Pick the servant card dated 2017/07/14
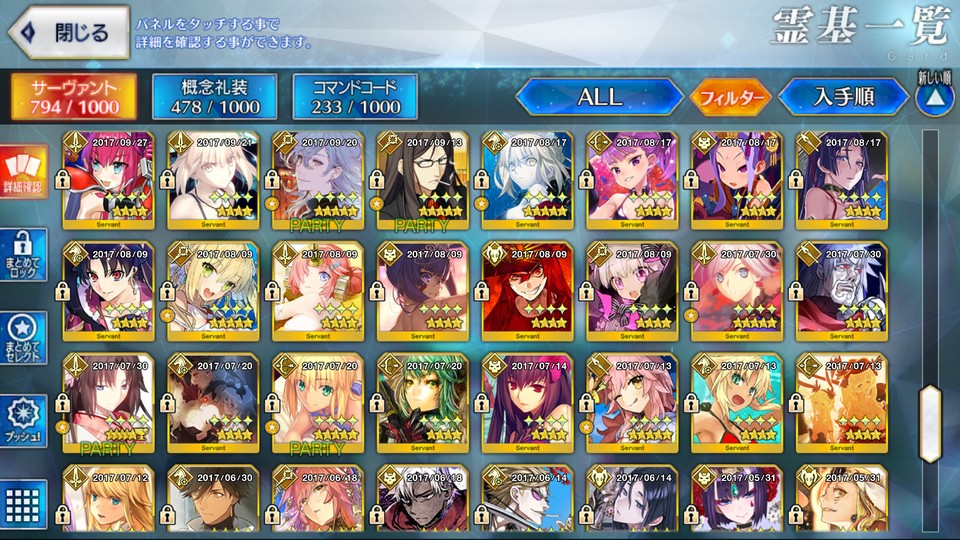The height and width of the screenshot is (540, 960). [528, 400]
